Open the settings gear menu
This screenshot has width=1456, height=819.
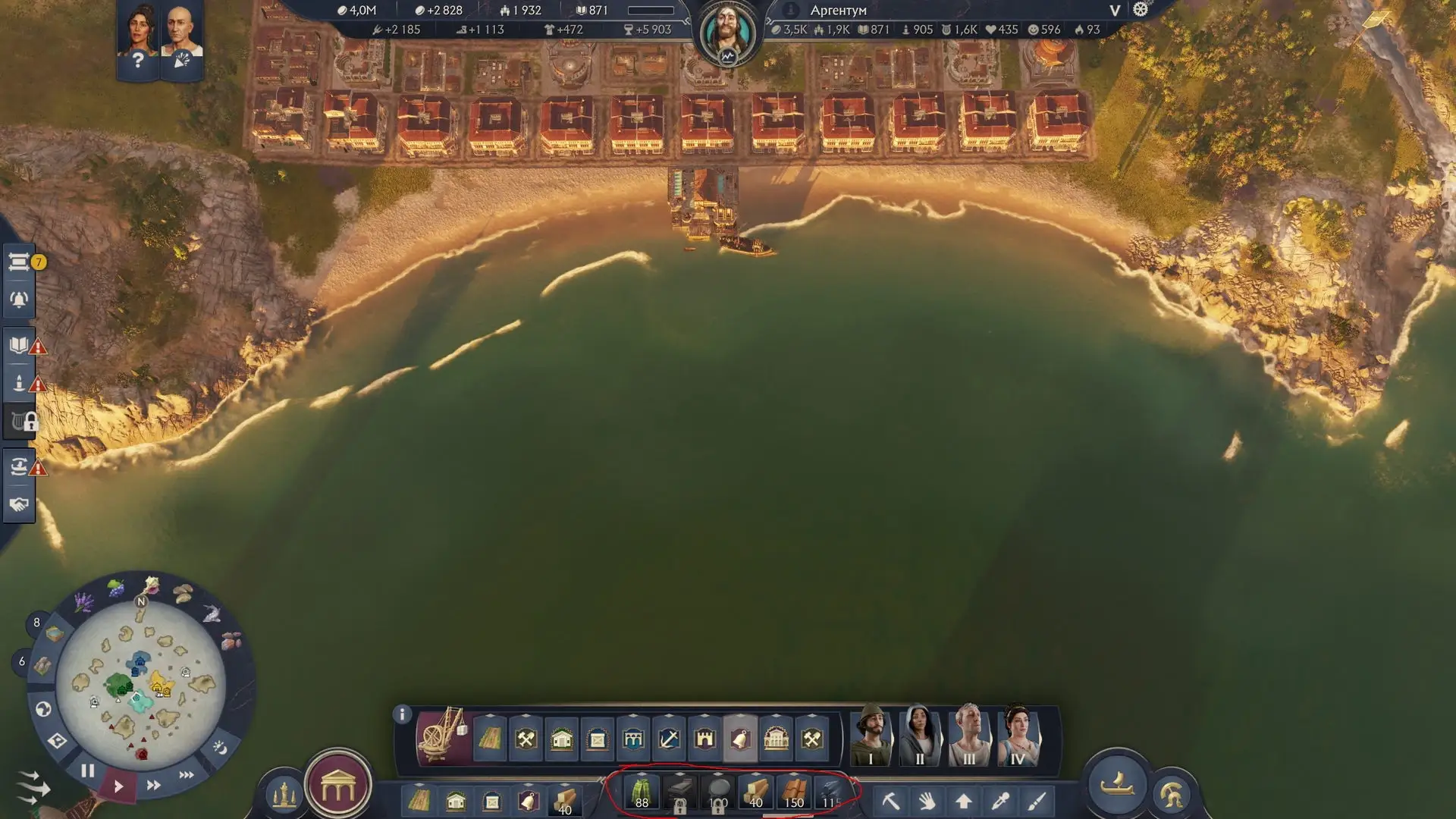click(1141, 10)
